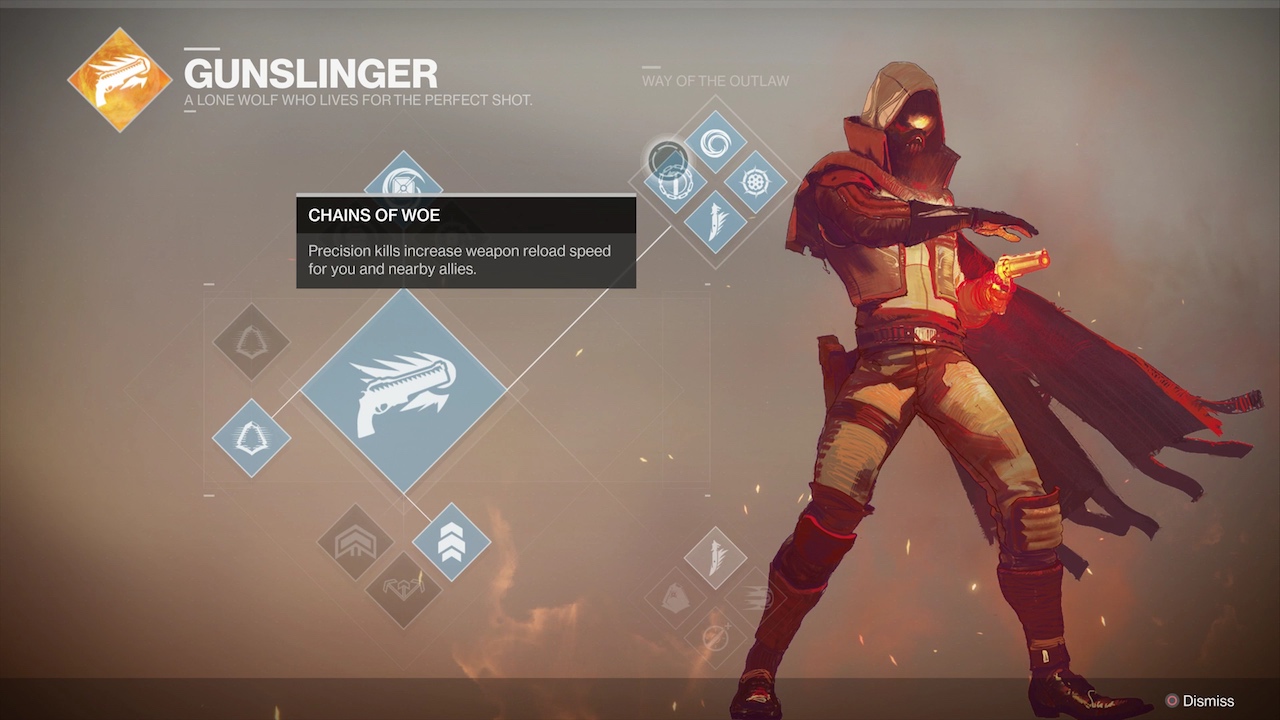
Task: Select the dimmed right perk in lower path
Action: pyautogui.click(x=757, y=597)
